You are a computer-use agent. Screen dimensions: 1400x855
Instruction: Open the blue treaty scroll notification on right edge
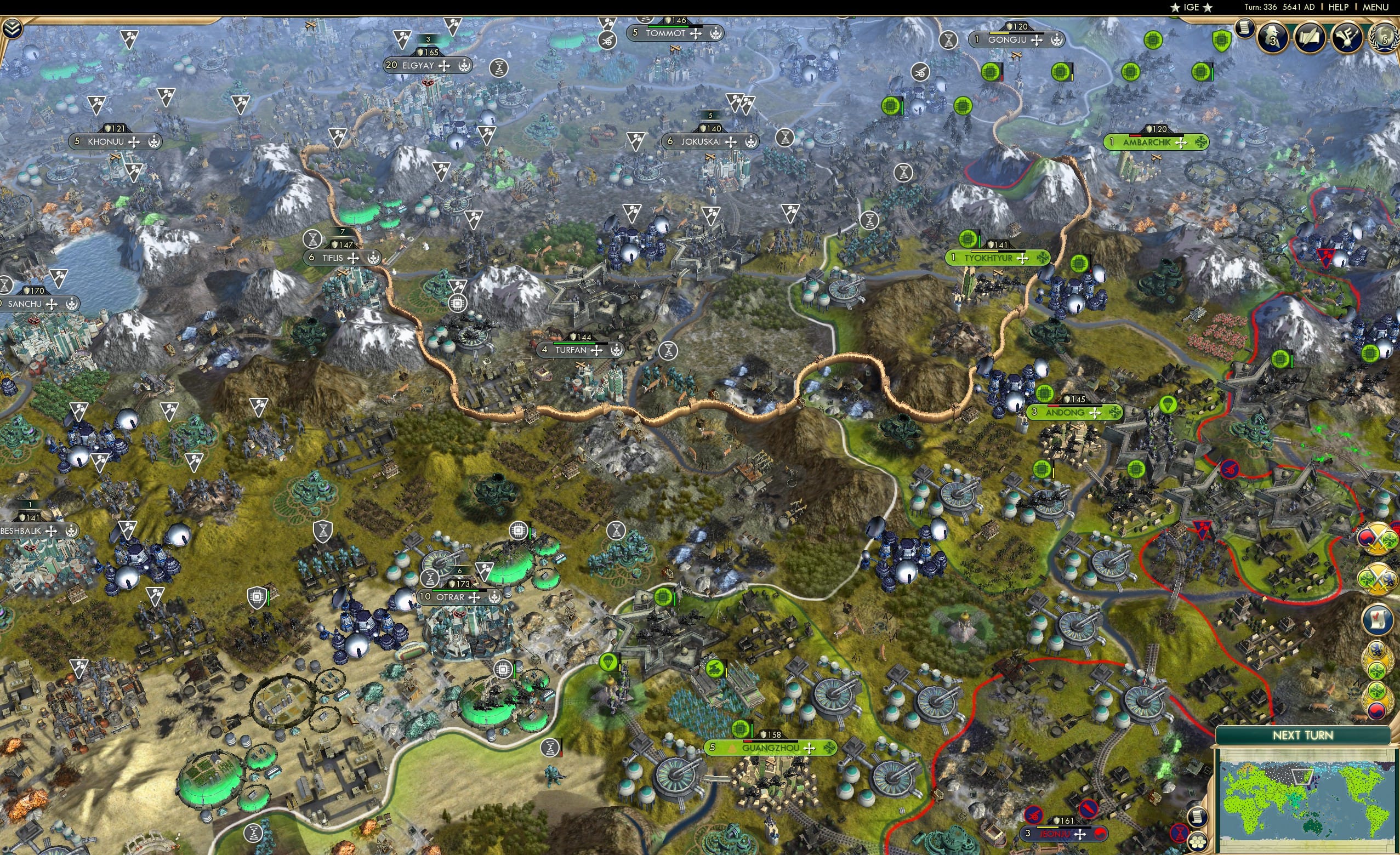coord(1378,618)
